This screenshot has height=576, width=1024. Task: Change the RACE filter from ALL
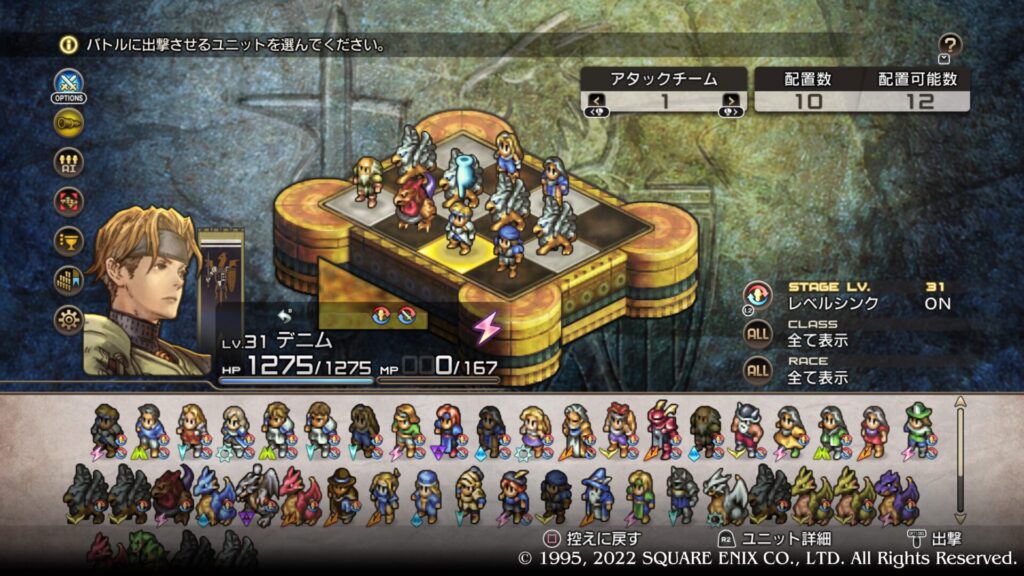(758, 370)
